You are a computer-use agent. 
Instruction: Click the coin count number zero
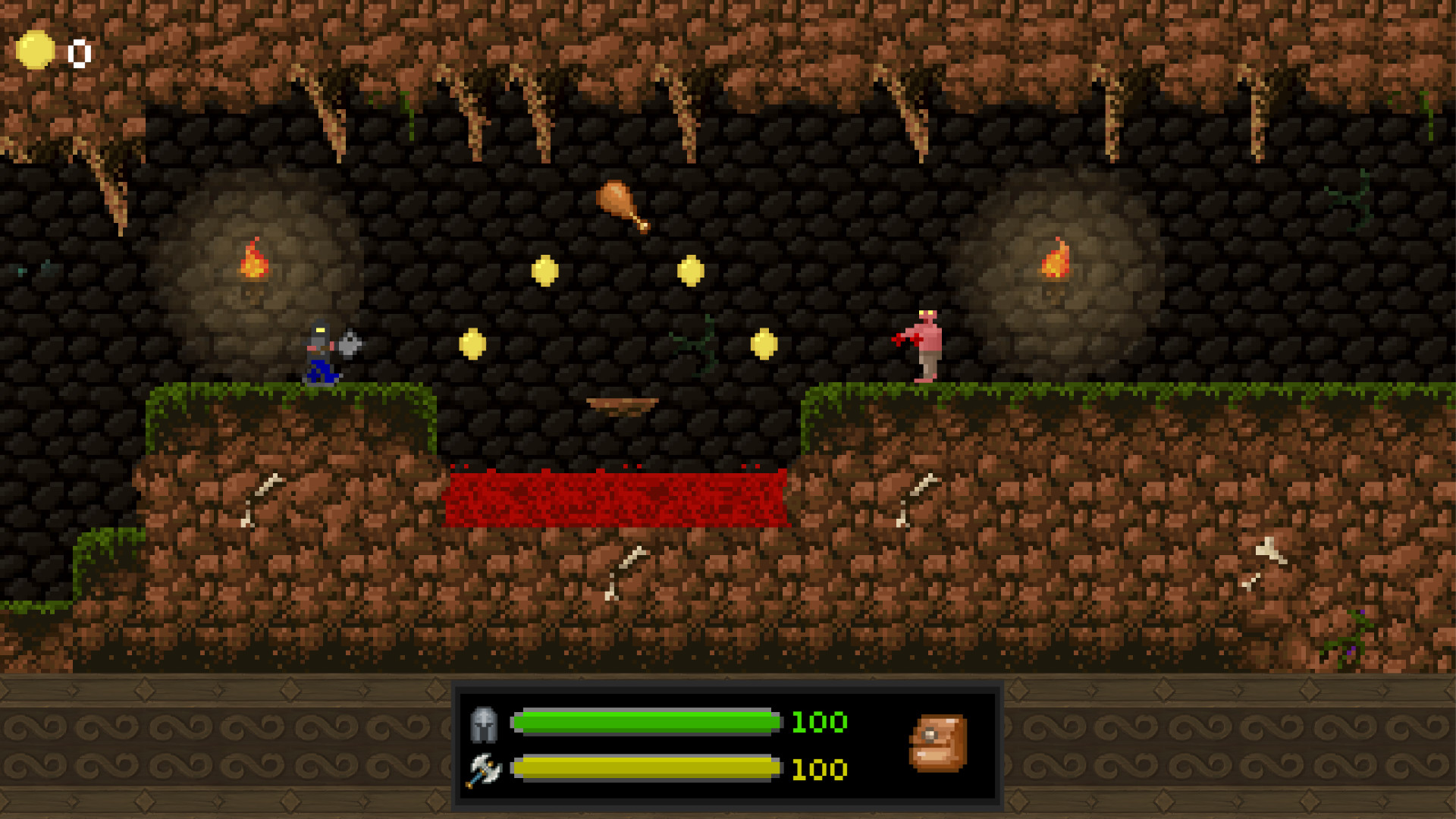click(78, 52)
